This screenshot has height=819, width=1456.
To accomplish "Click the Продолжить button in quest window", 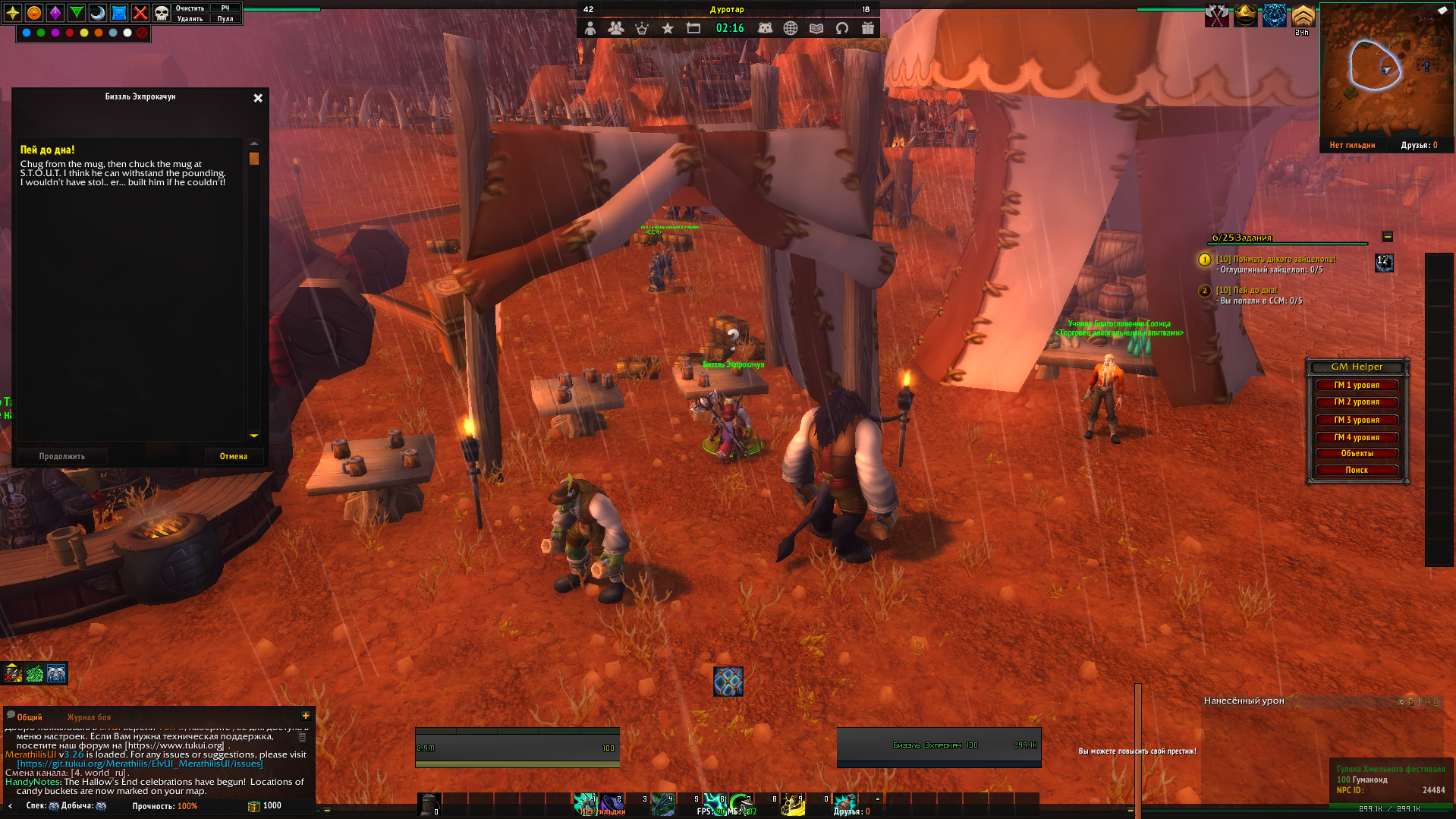I will click(62, 456).
